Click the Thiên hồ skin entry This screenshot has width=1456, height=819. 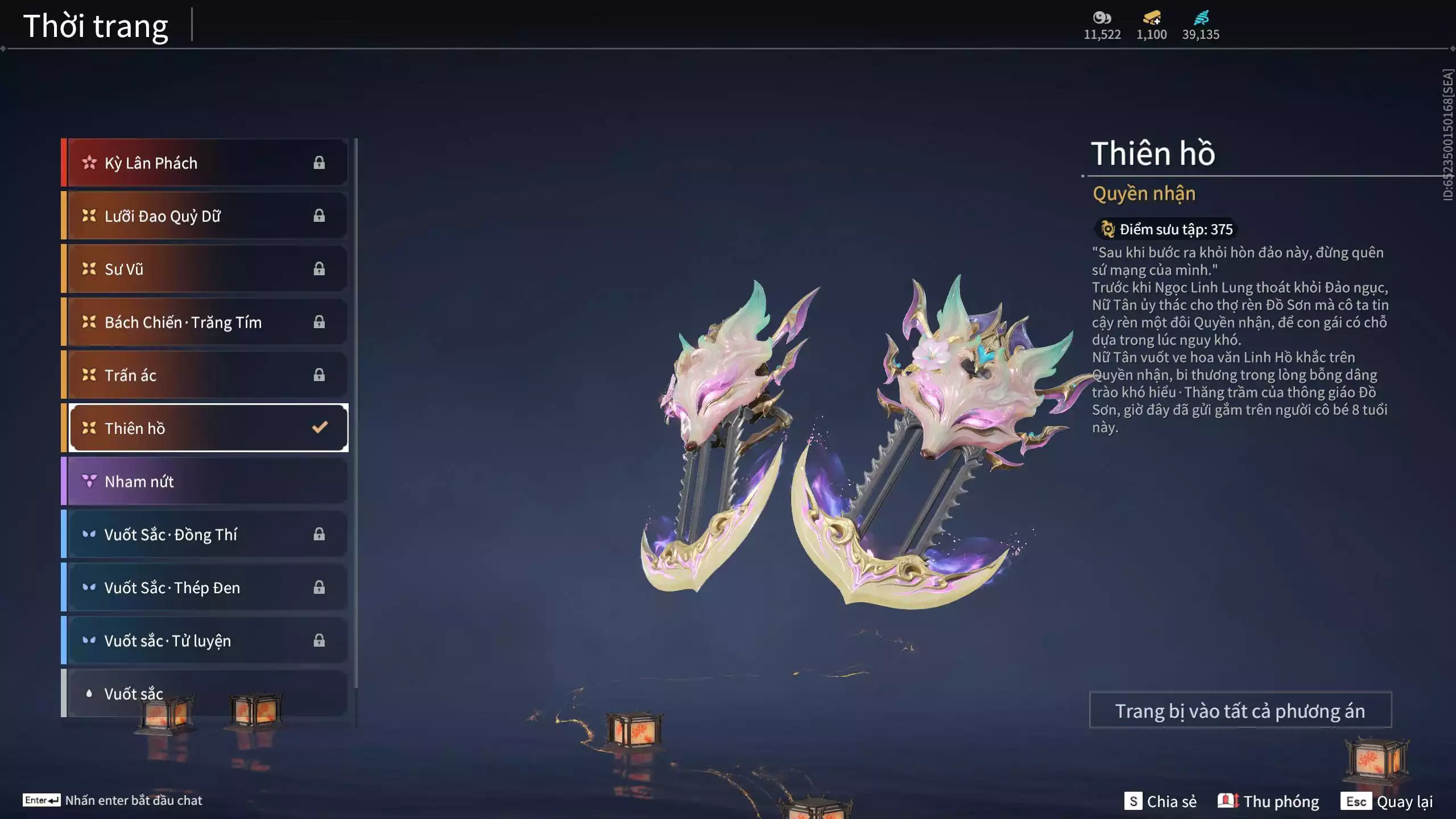(x=205, y=428)
